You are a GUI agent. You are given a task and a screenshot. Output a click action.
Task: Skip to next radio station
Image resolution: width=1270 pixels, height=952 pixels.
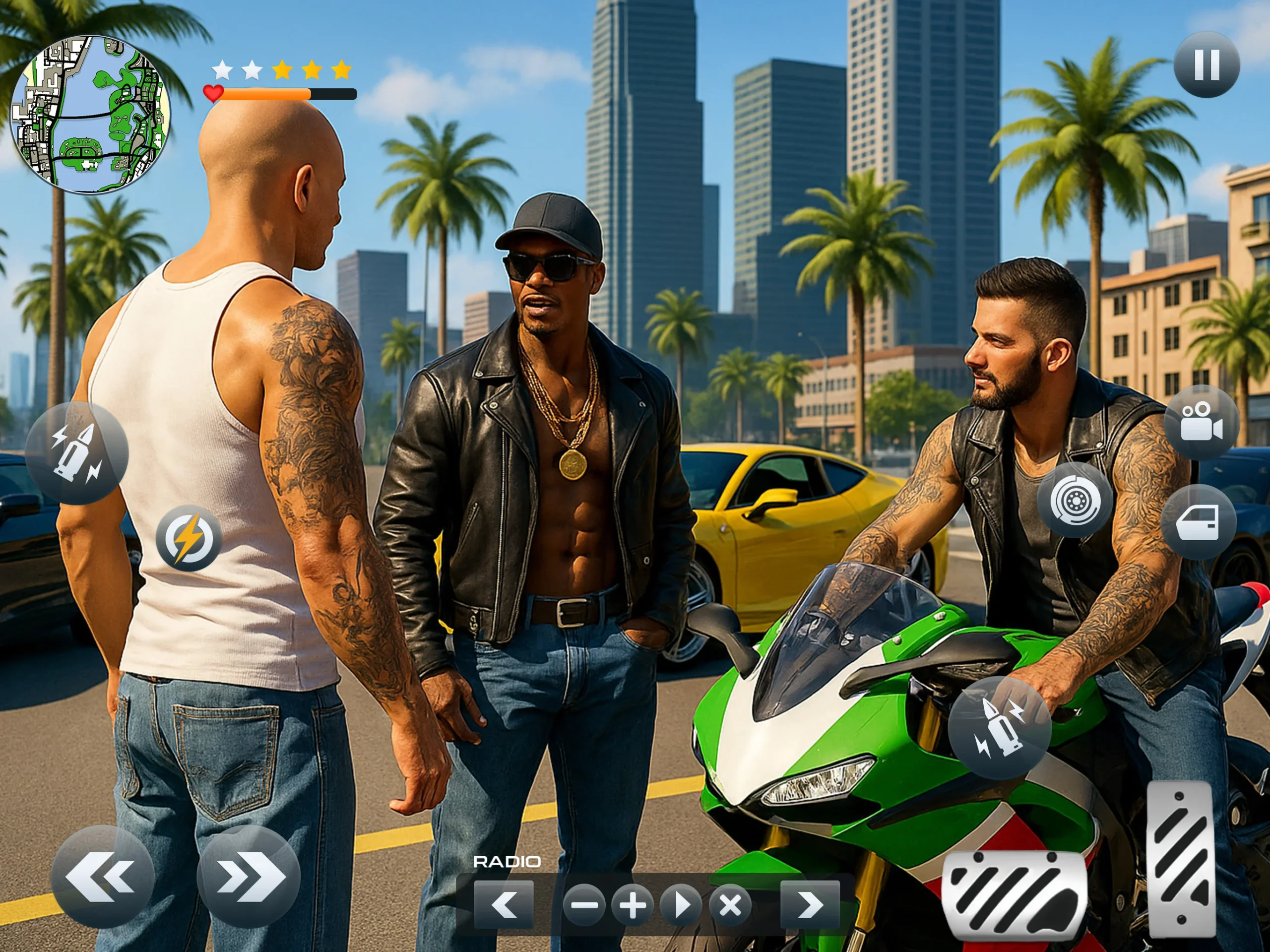(810, 905)
